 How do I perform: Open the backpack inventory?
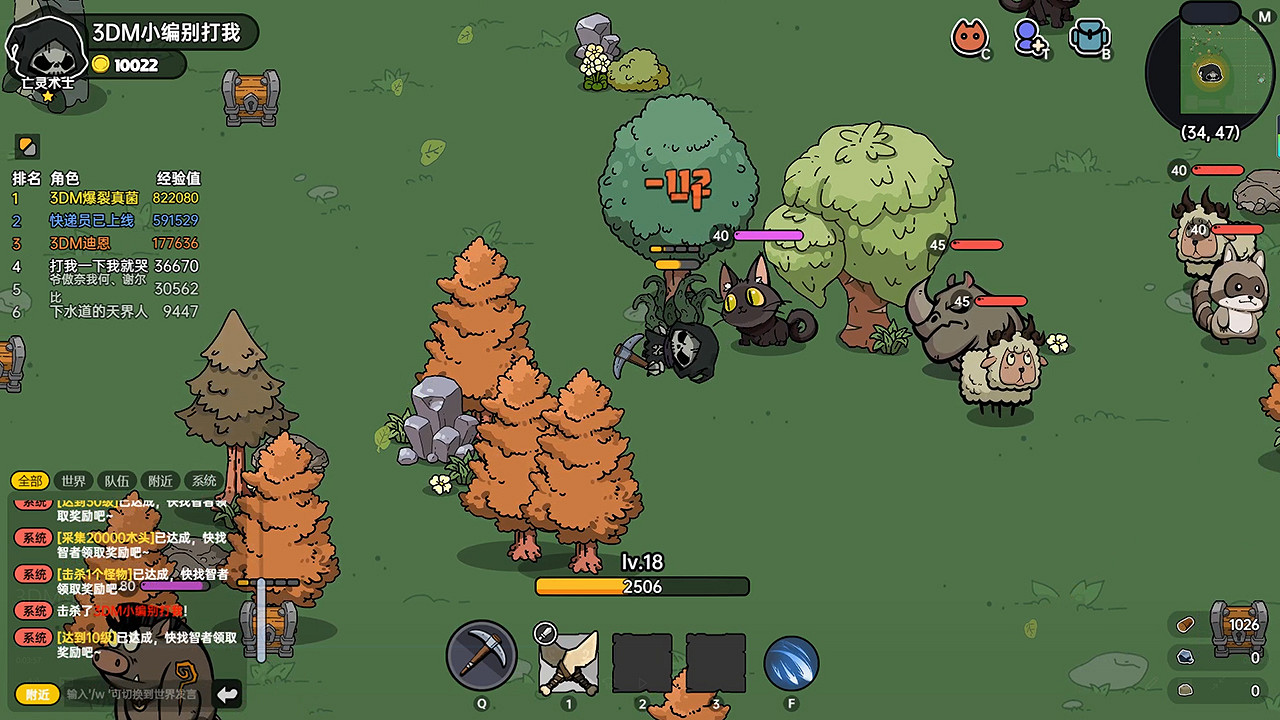(1089, 38)
